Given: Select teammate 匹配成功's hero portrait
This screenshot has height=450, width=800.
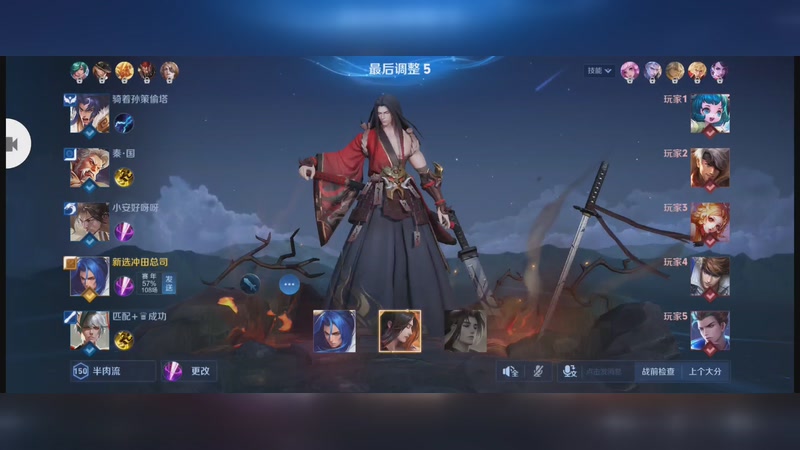Looking at the screenshot, I should [x=89, y=331].
